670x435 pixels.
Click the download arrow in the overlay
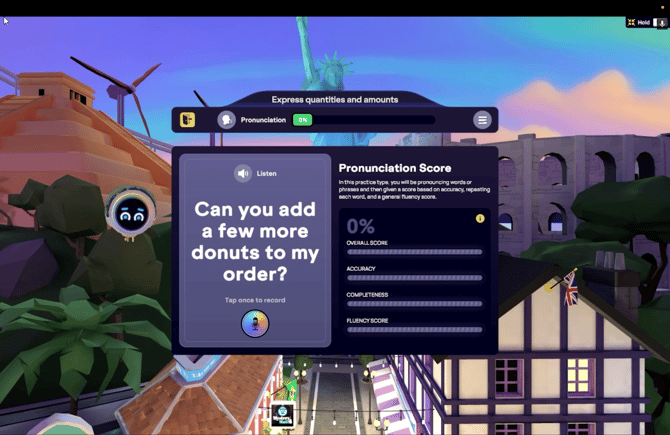[661, 22]
